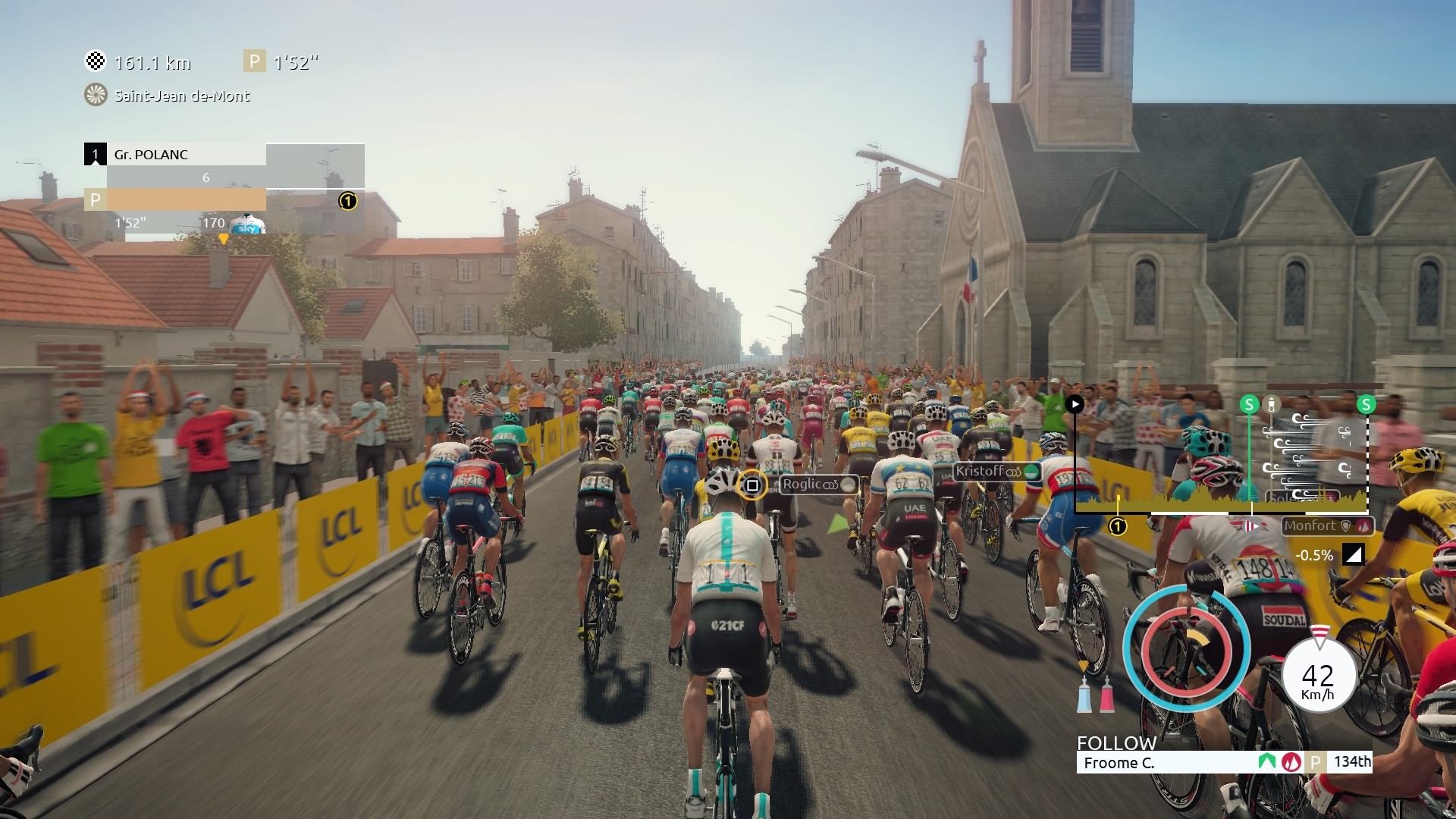This screenshot has width=1456, height=819.
Task: Select the Roglic rider name tag
Action: click(x=818, y=485)
